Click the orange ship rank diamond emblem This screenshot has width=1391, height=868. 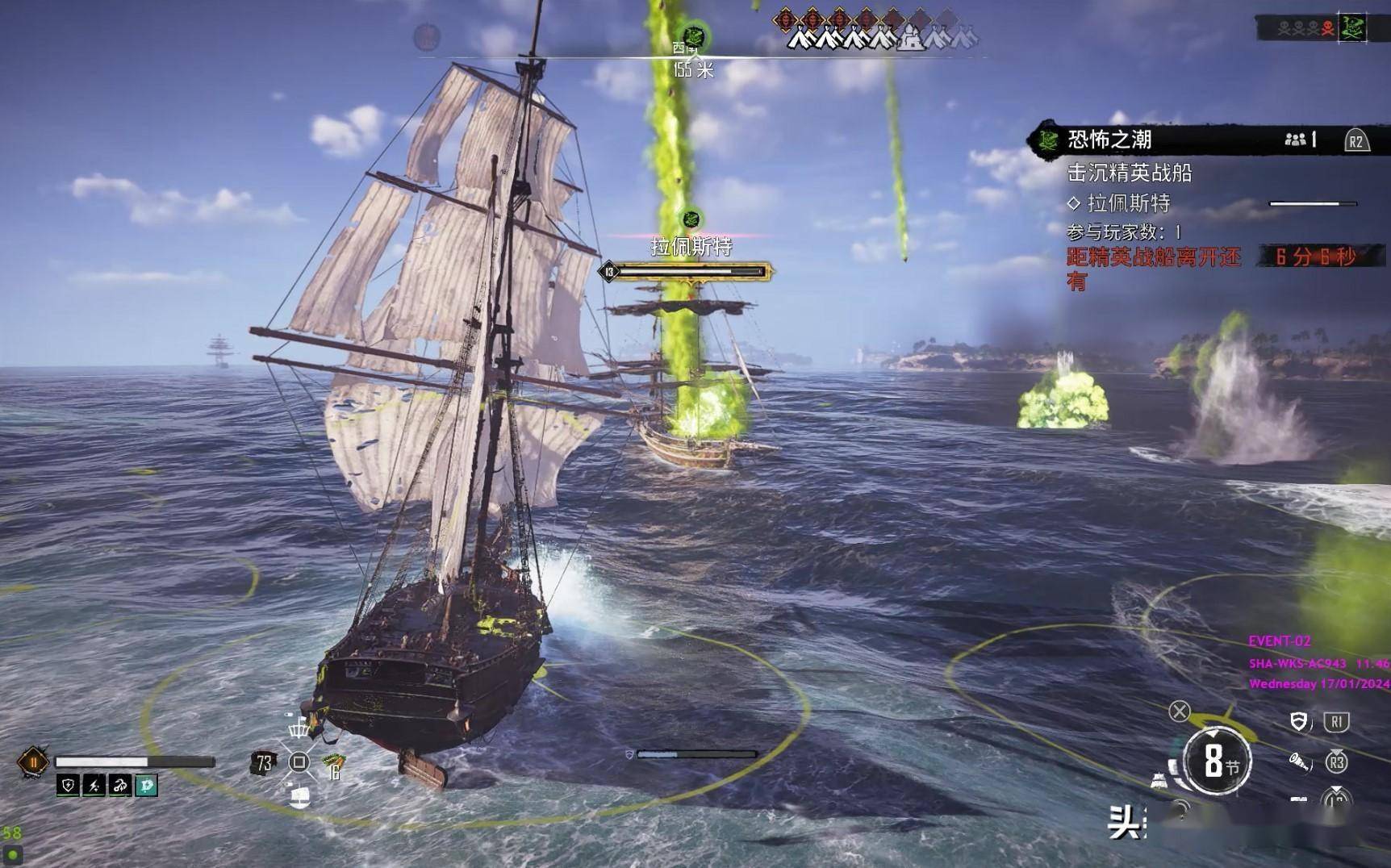33,762
